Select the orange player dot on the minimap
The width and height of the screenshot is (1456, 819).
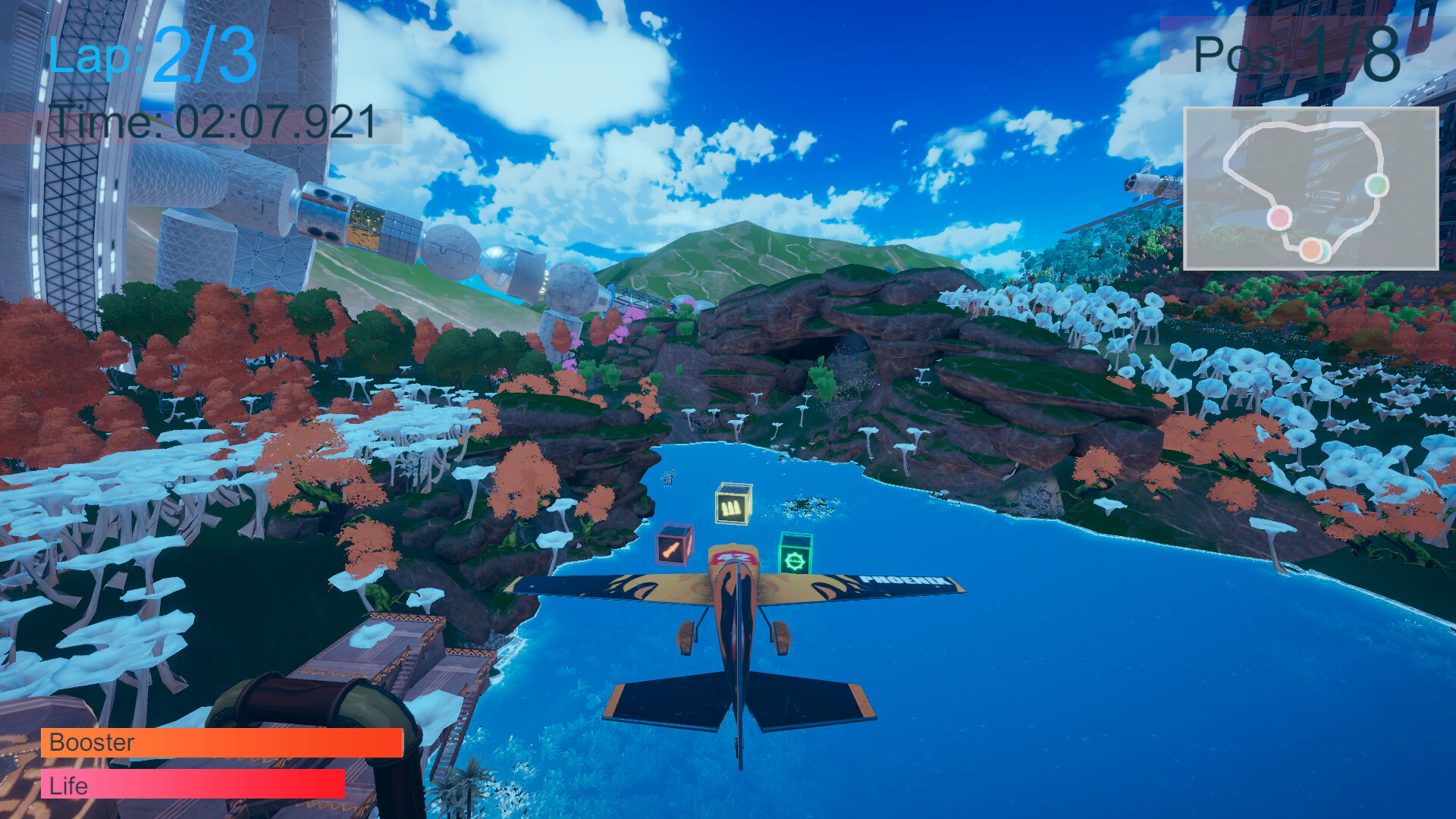(1310, 248)
